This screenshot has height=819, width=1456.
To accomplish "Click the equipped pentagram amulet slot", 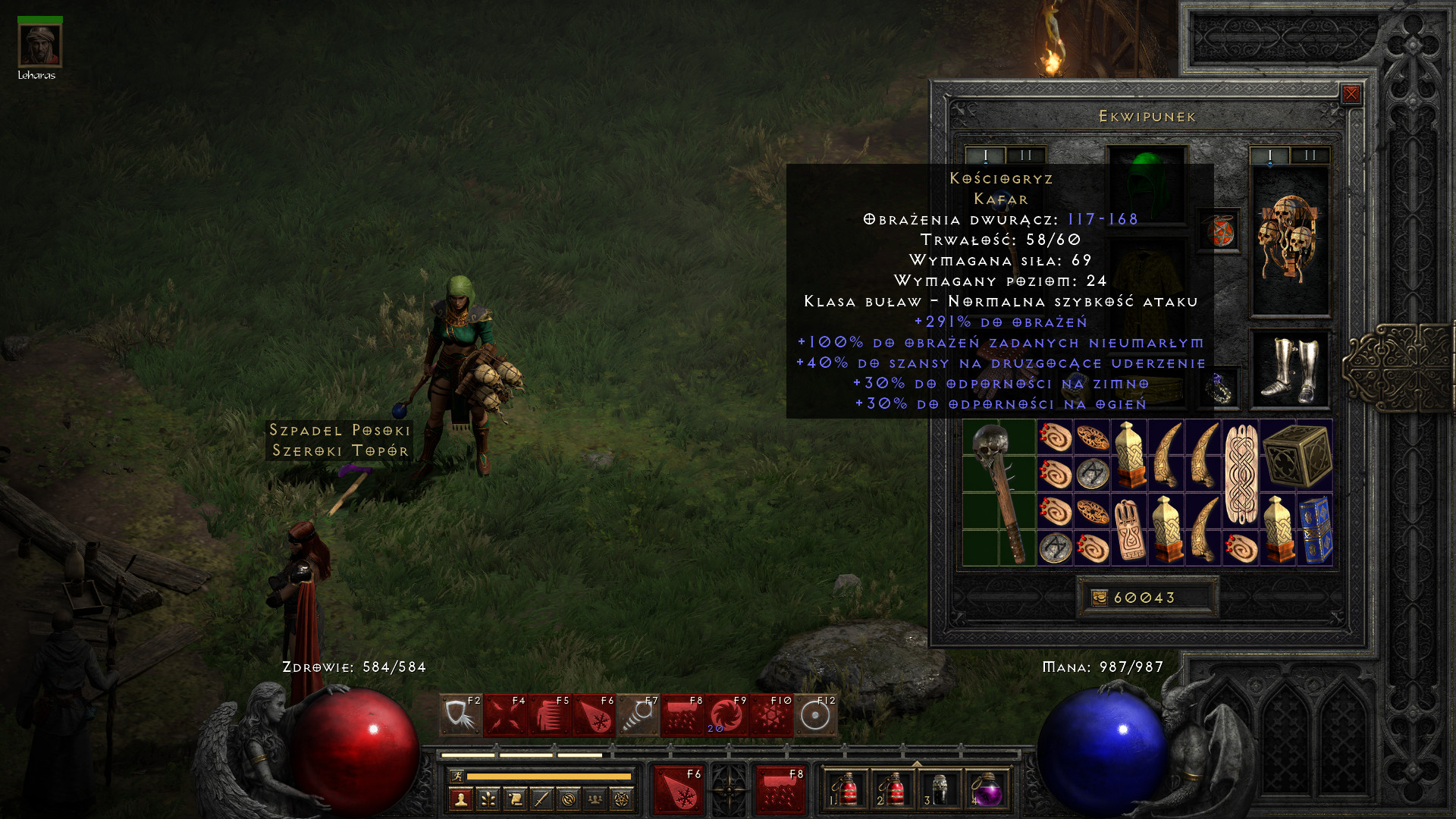I will coord(1219,231).
